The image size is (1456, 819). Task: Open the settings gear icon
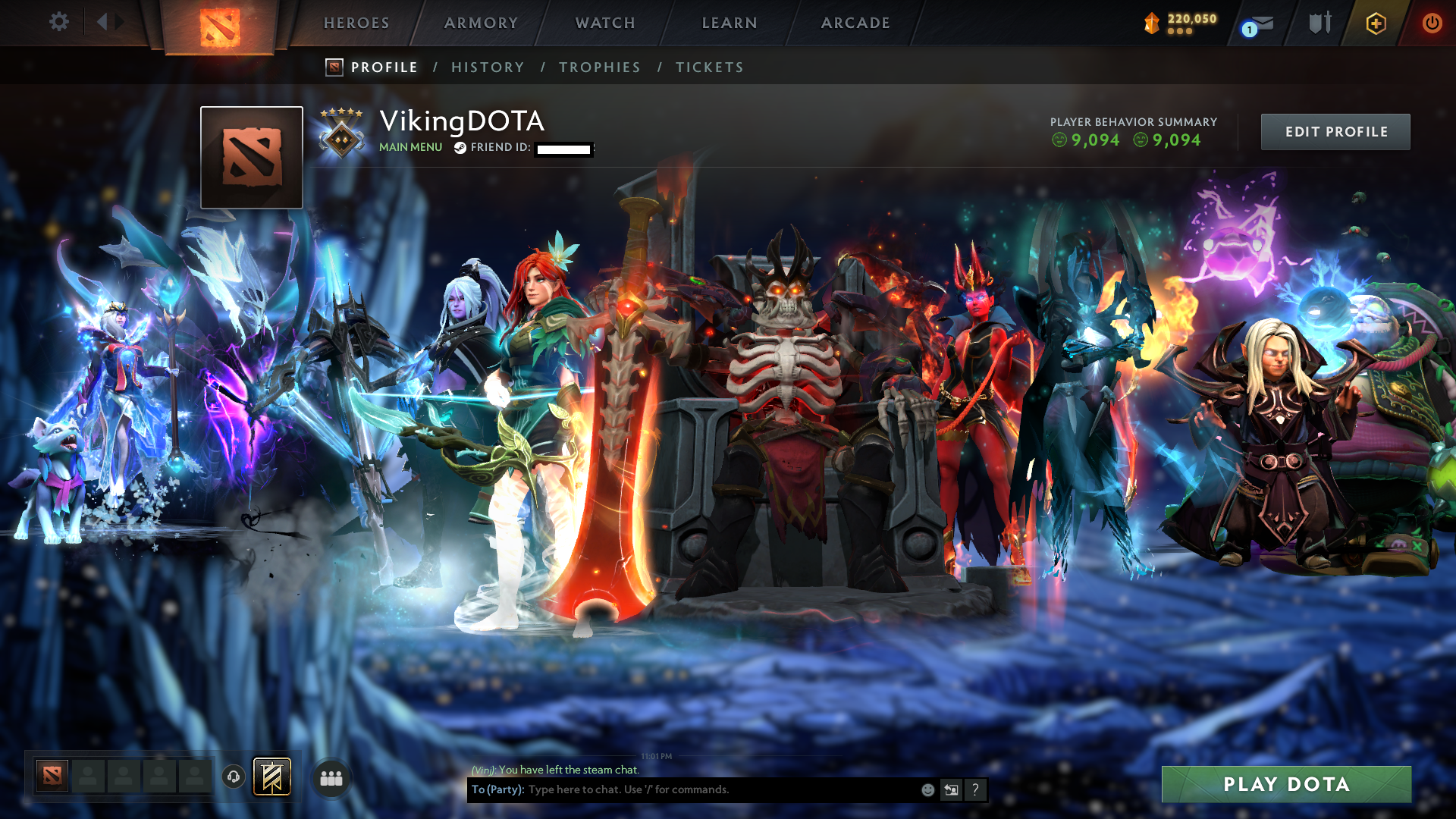59,22
